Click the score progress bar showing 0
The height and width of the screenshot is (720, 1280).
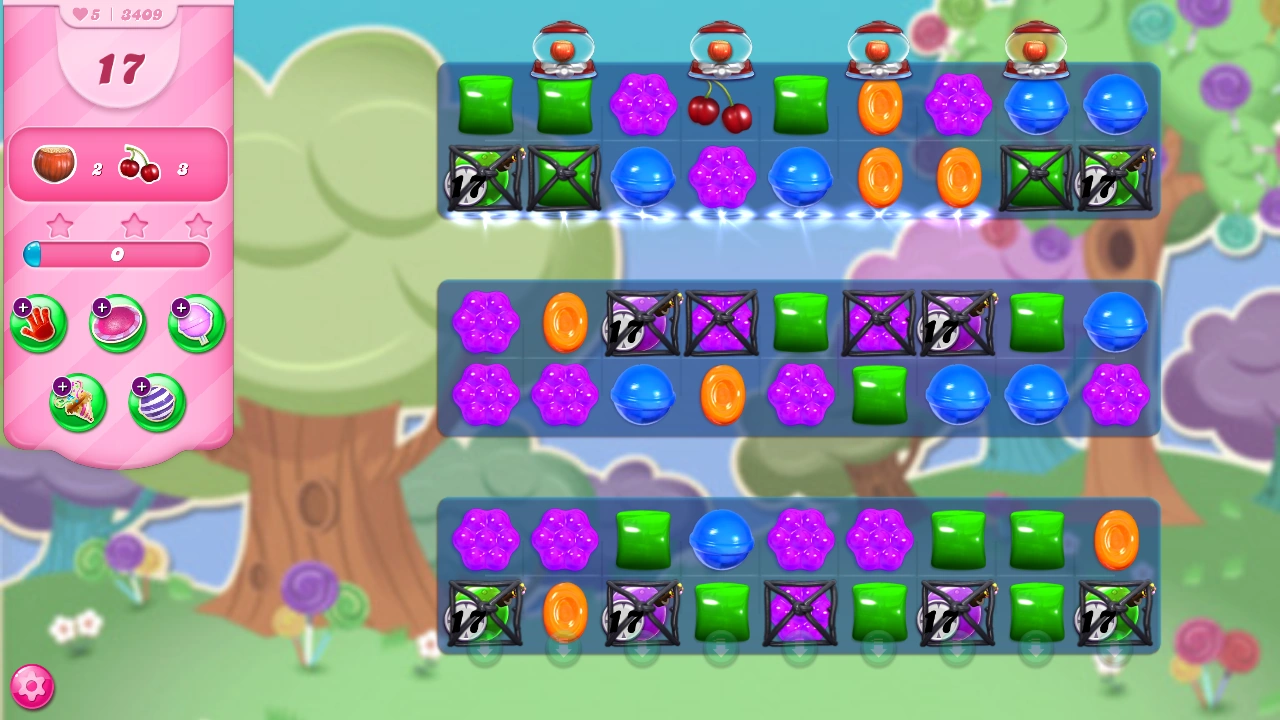[117, 255]
